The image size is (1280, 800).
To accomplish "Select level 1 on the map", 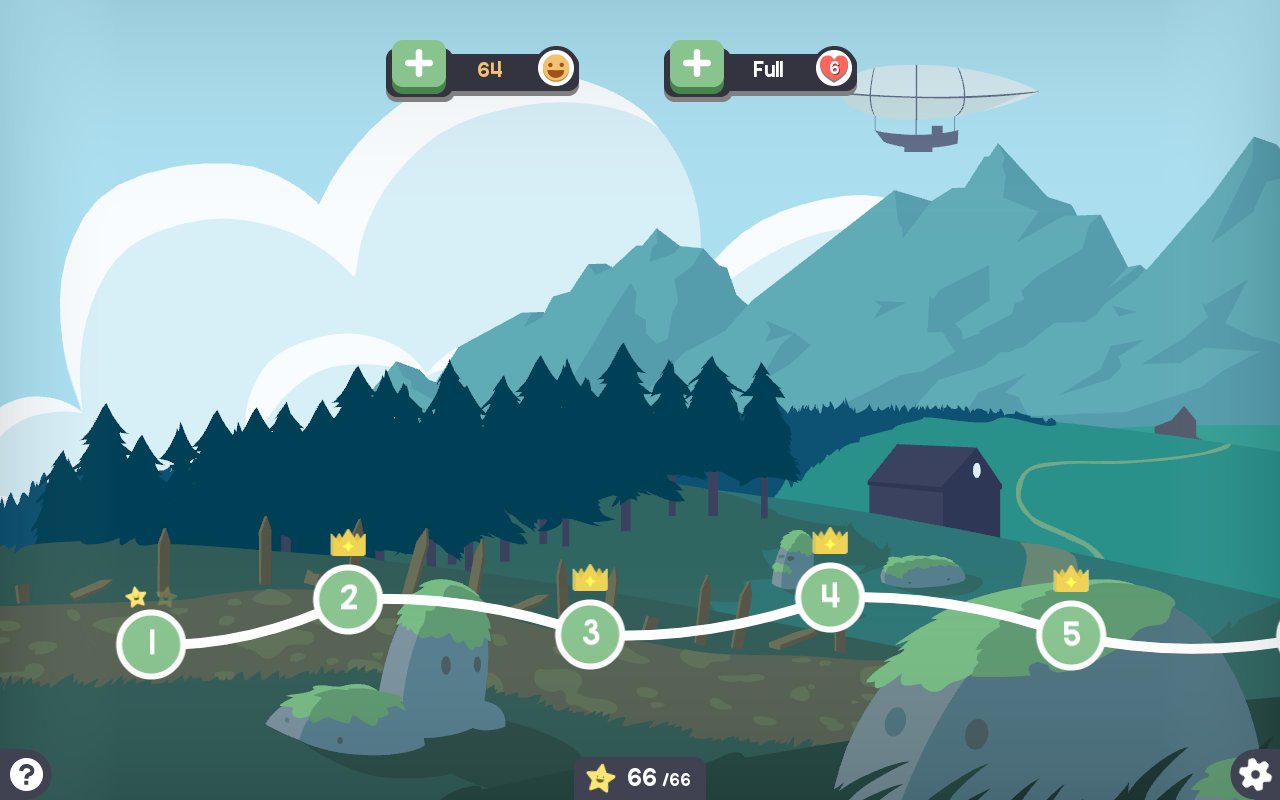I will point(151,644).
